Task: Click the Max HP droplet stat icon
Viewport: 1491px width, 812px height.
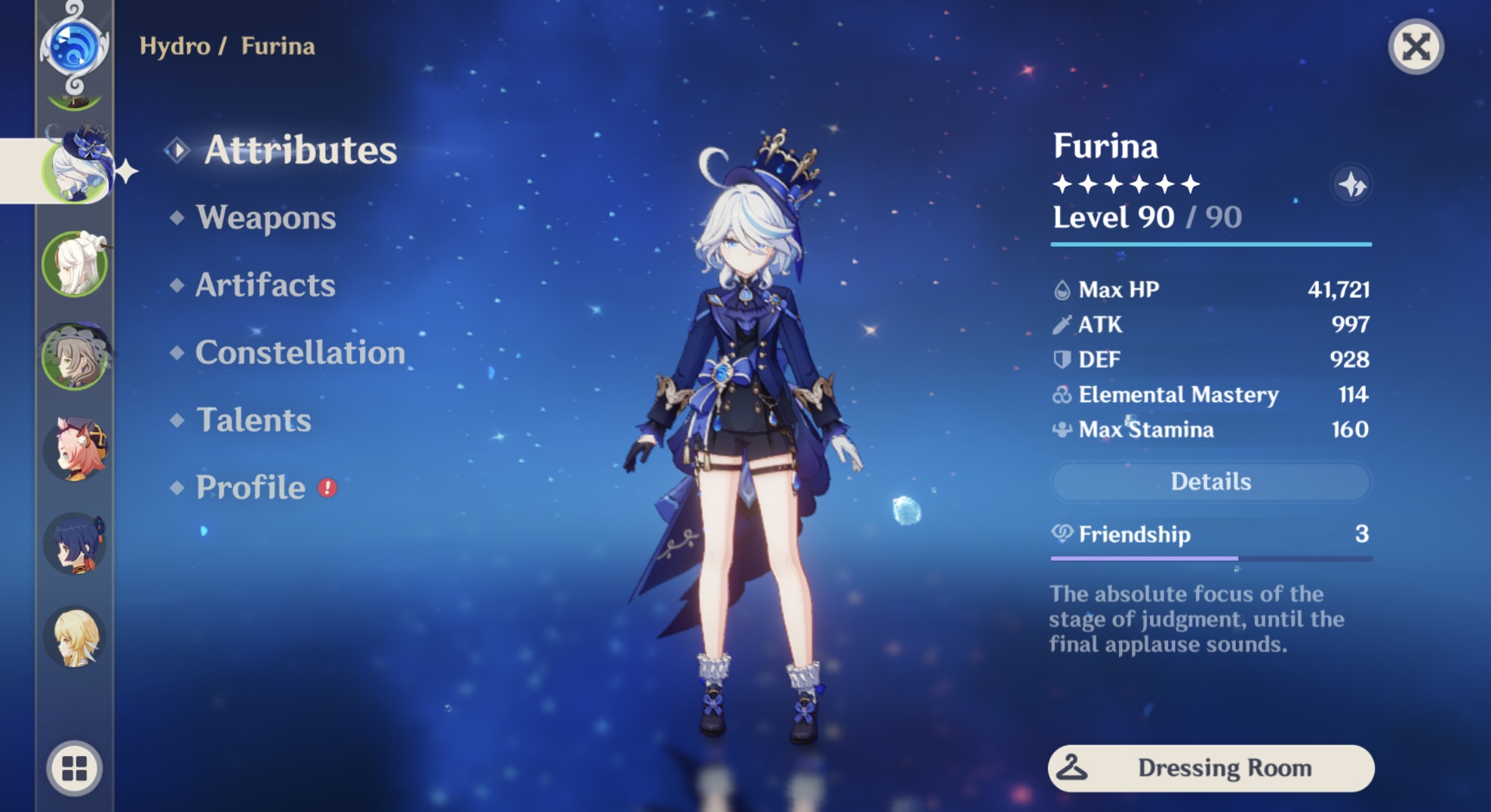Action: pyautogui.click(x=1063, y=289)
